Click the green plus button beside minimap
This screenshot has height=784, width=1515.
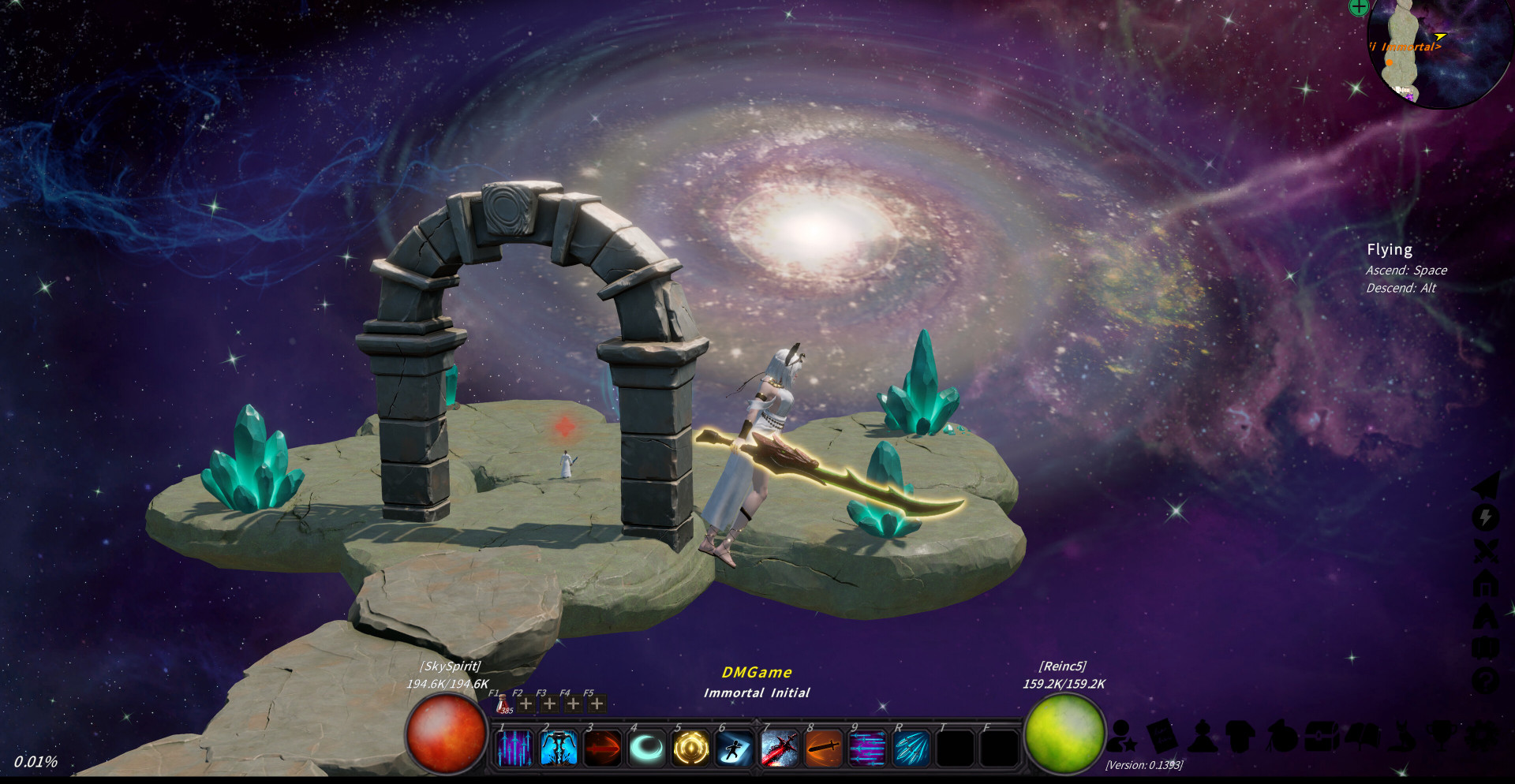[1358, 7]
